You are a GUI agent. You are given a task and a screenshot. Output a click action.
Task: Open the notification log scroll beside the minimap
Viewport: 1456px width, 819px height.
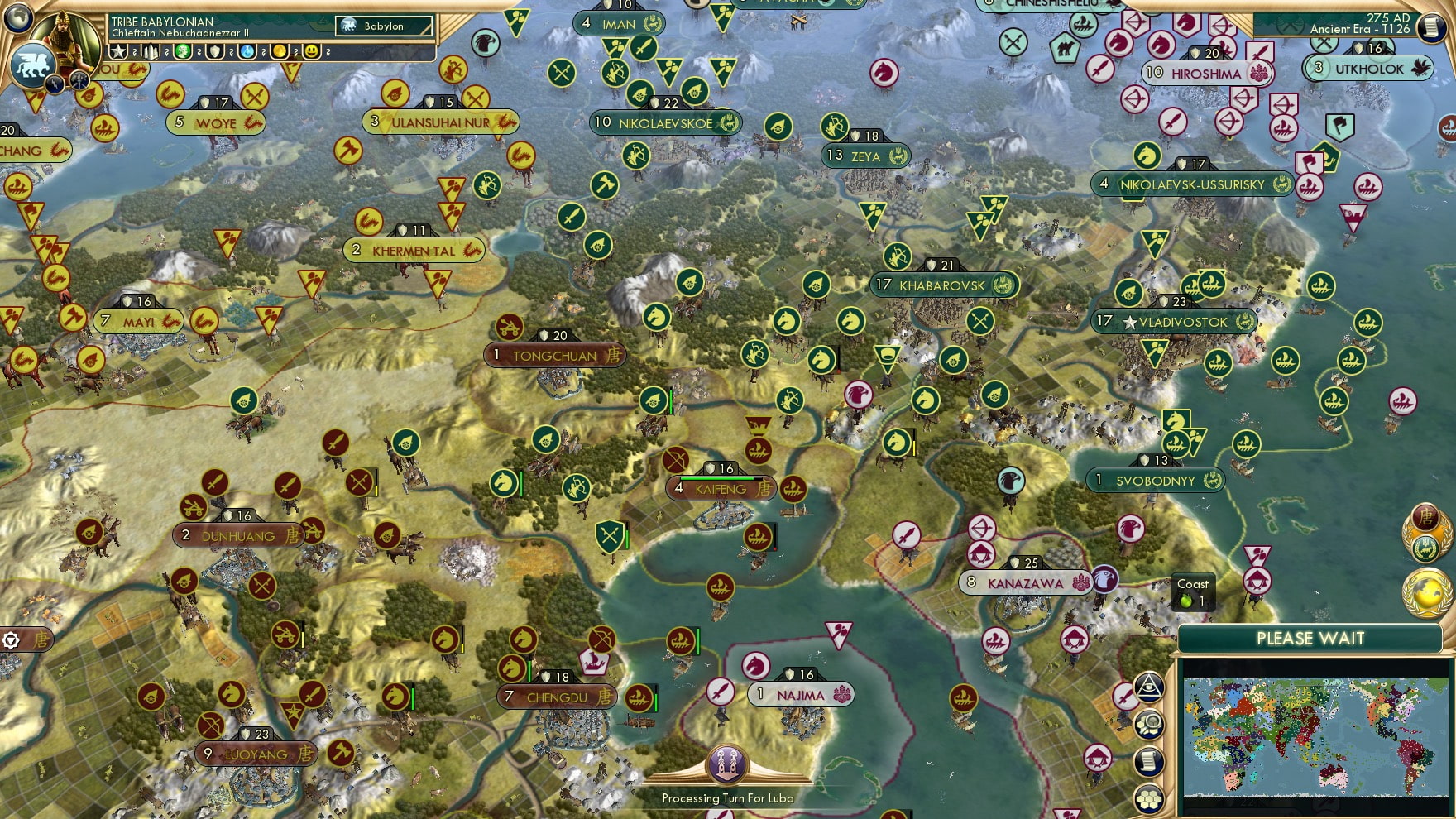coord(1149,760)
